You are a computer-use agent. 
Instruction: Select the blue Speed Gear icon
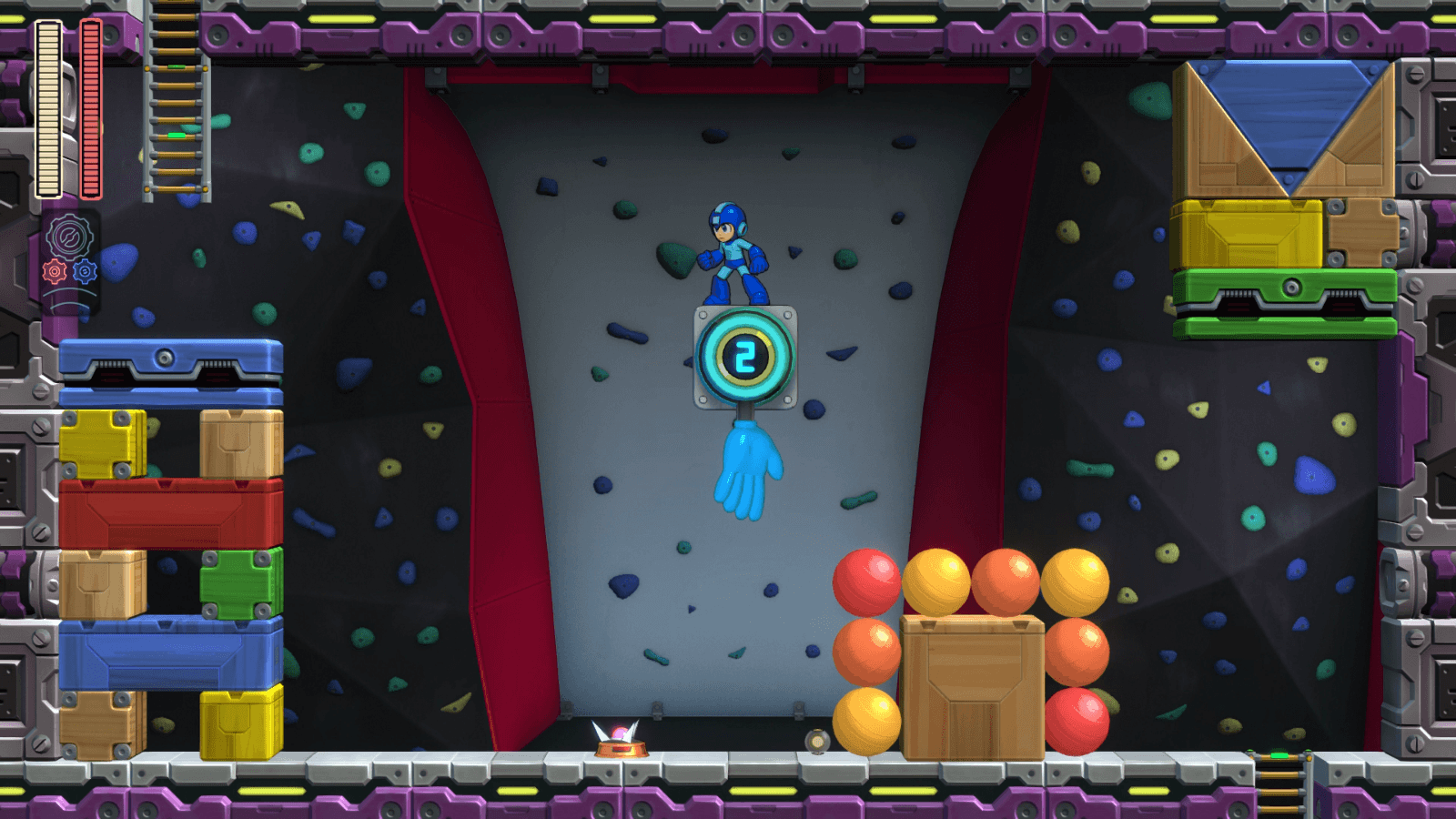point(86,268)
